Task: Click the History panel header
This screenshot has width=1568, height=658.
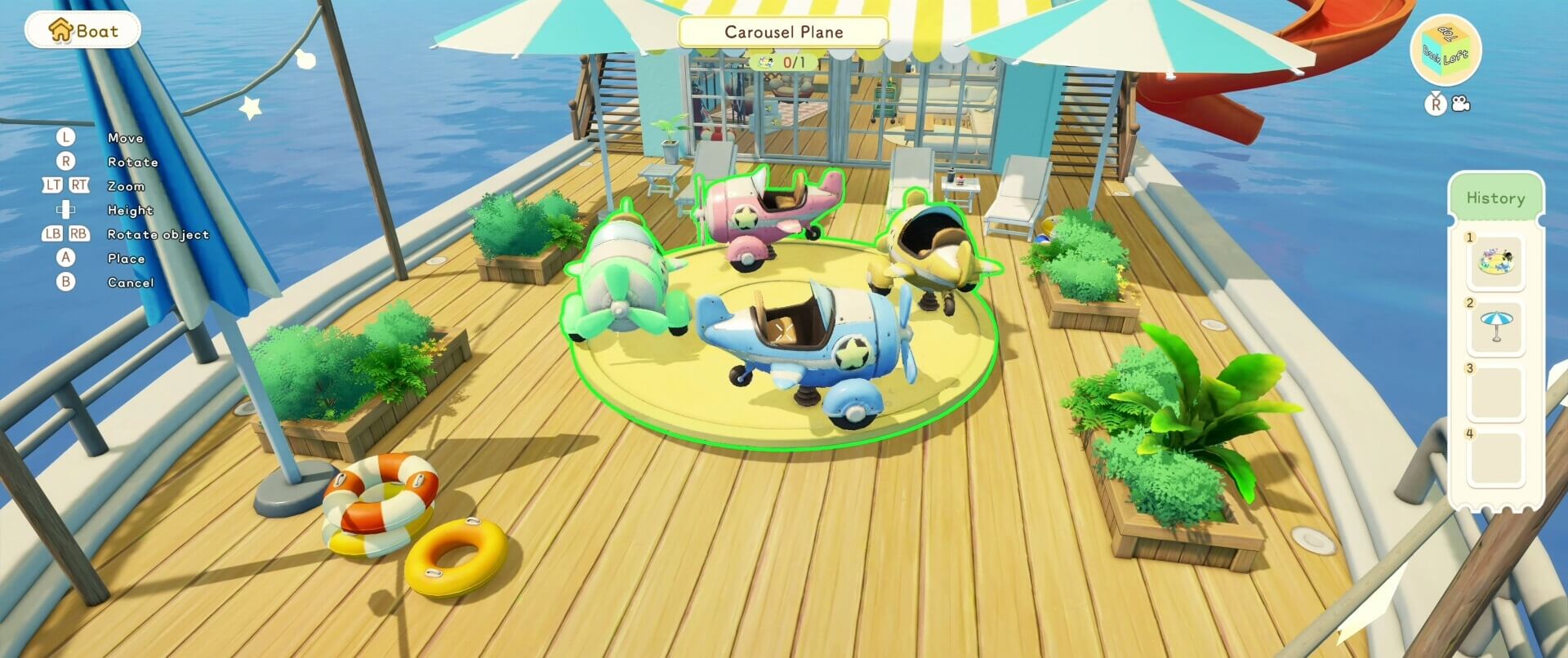Action: coord(1495,198)
